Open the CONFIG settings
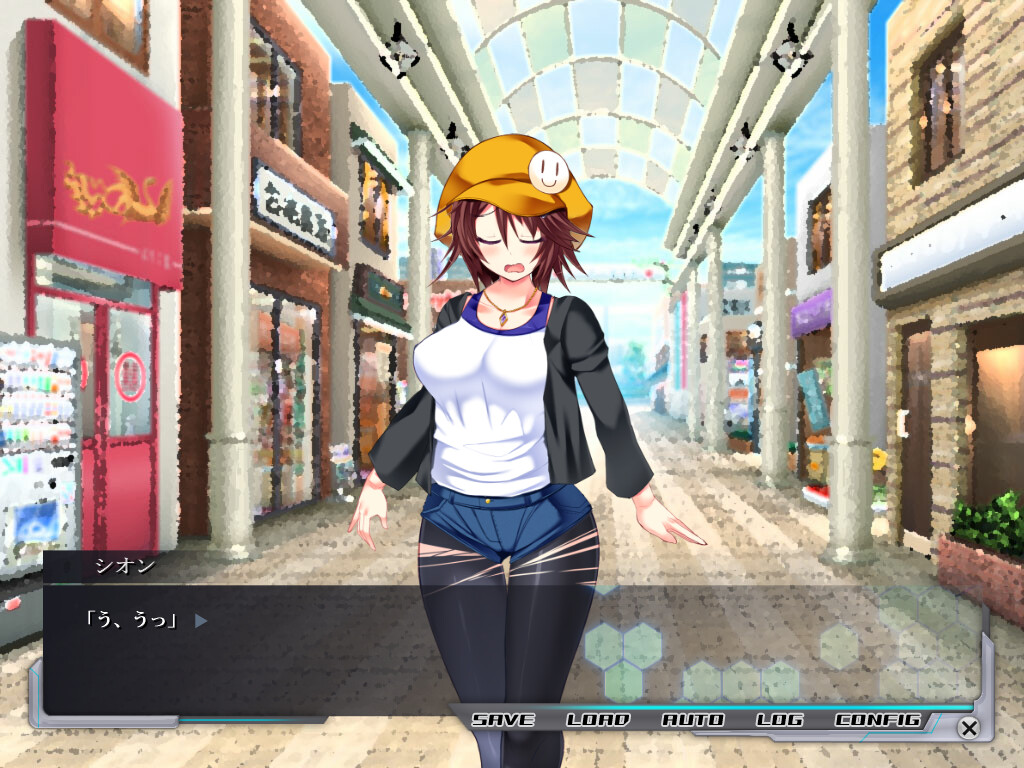Screen dimensions: 1024x768 (x=877, y=720)
